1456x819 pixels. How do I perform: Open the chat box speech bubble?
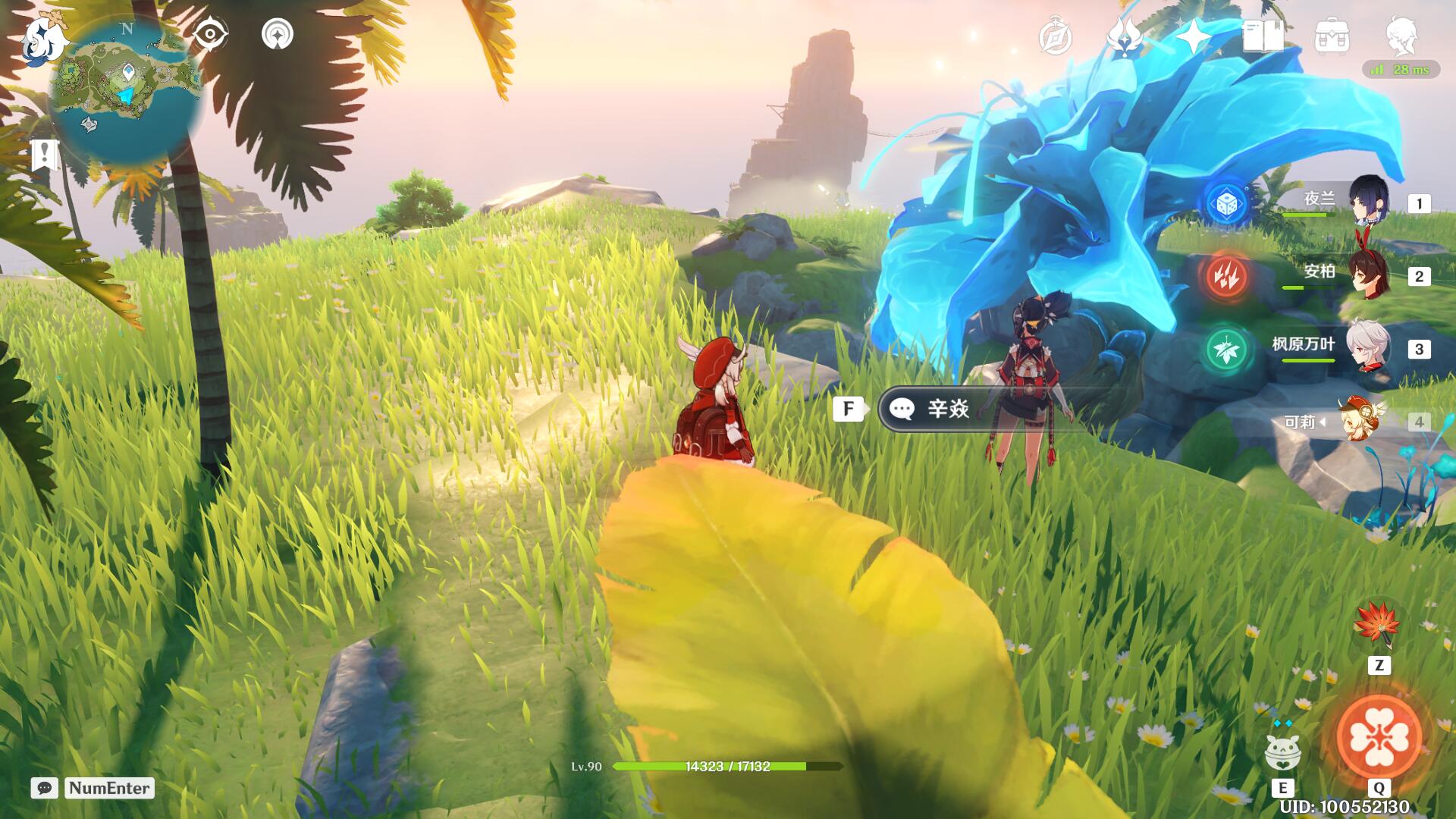45,788
